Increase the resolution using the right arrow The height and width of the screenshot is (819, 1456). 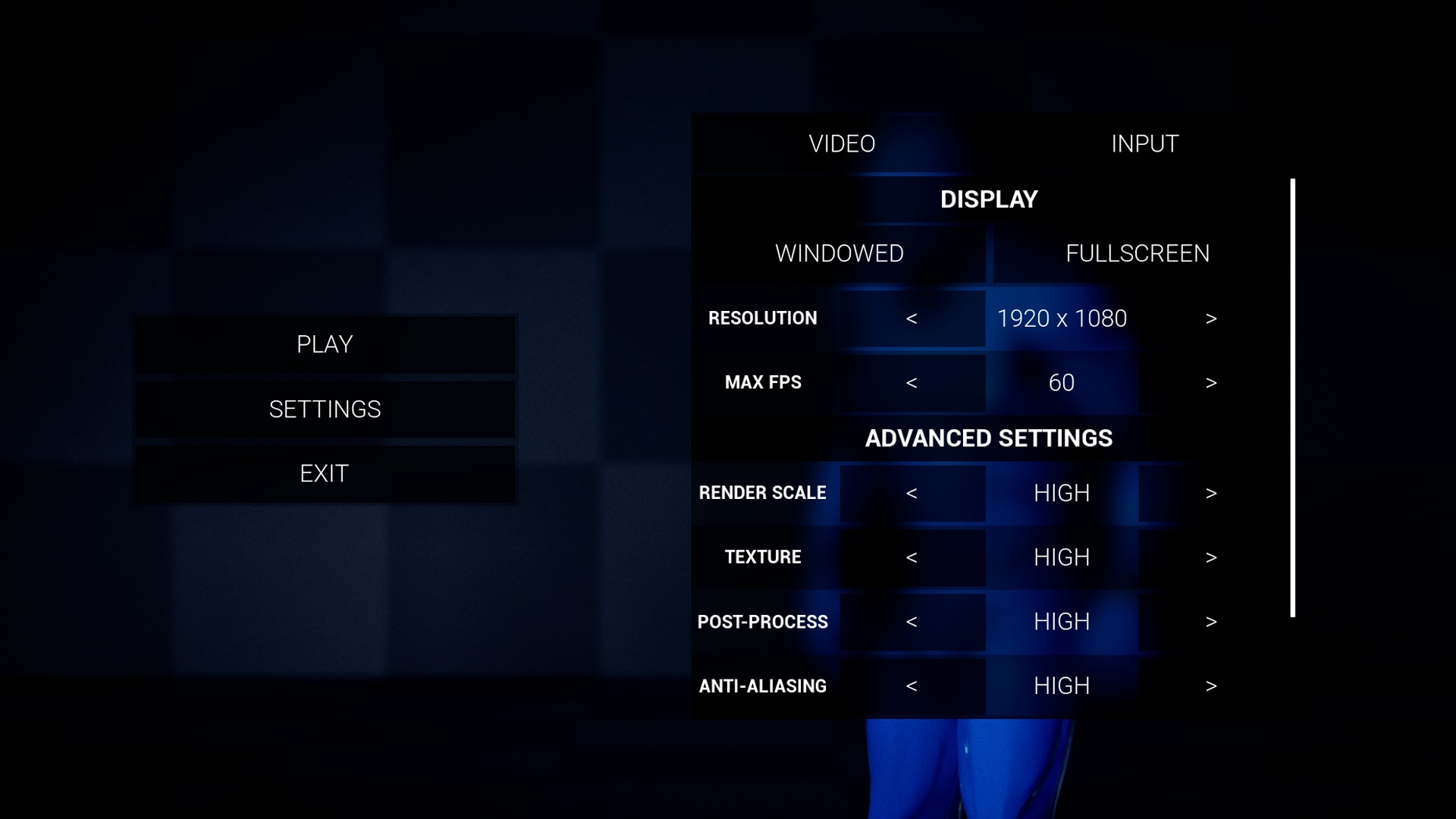coord(1211,318)
